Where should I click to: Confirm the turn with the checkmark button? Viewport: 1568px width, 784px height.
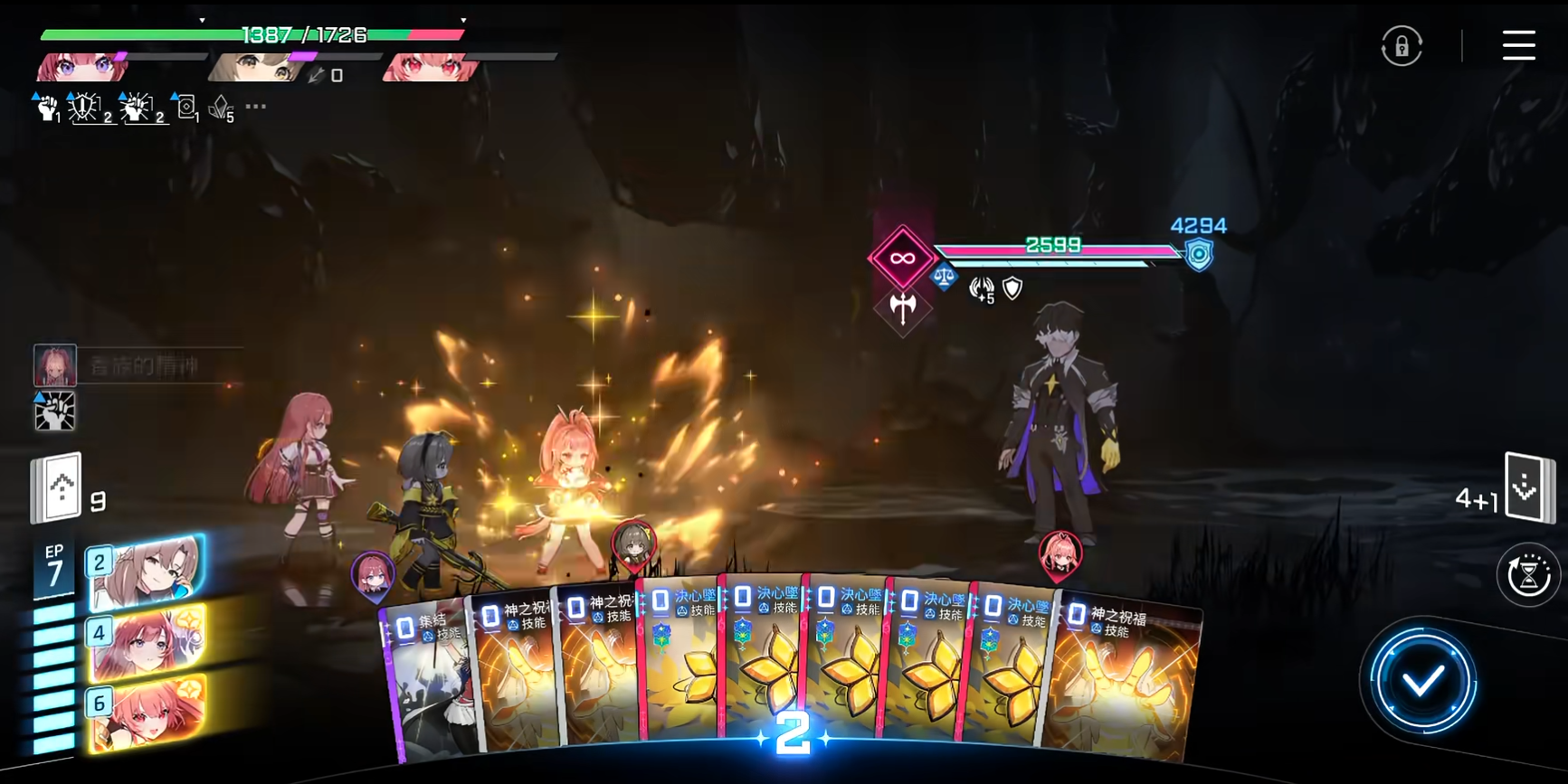pyautogui.click(x=1422, y=682)
